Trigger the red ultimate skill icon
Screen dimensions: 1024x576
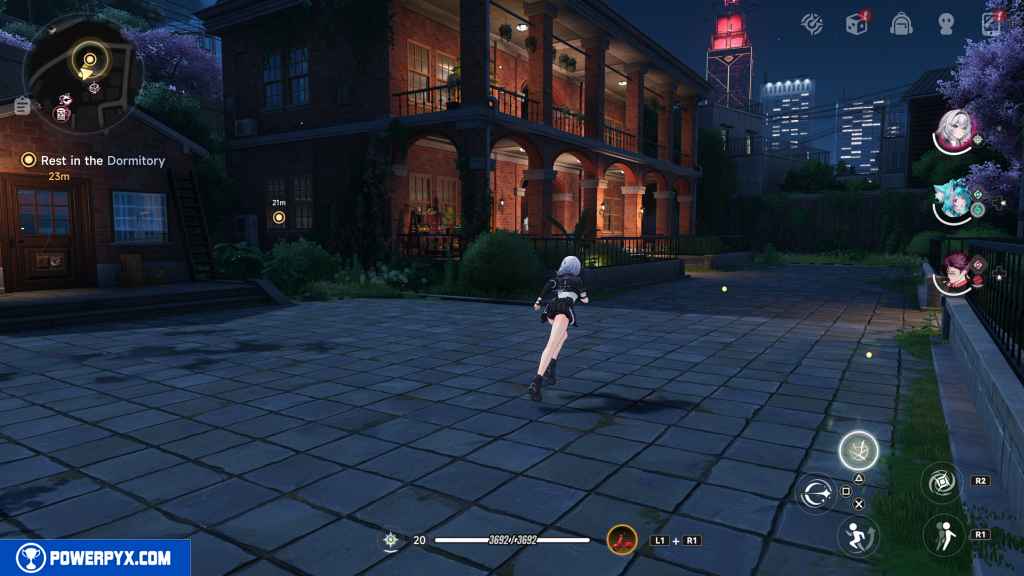point(621,540)
